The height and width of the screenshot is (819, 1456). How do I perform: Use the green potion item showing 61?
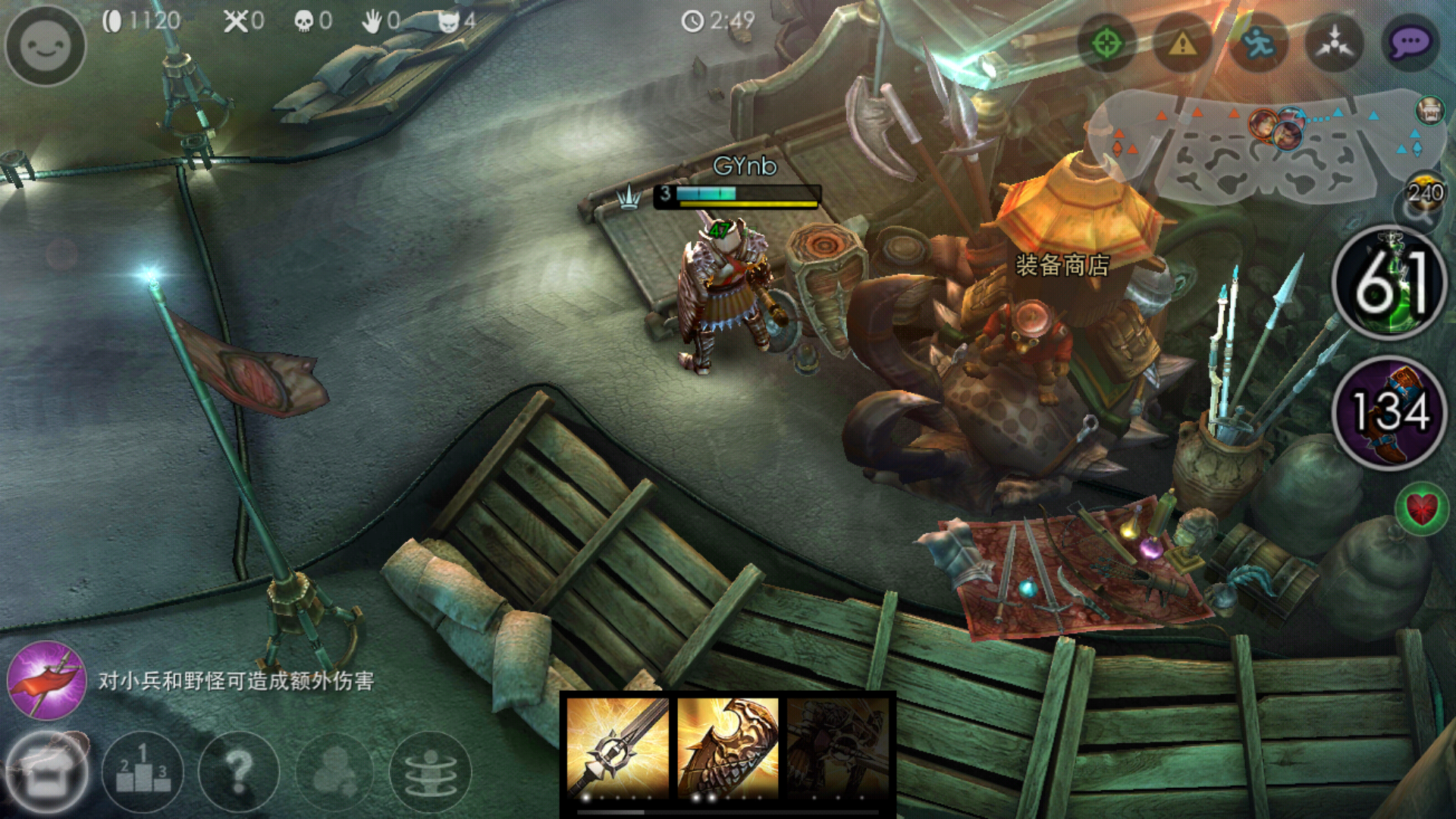pyautogui.click(x=1390, y=283)
